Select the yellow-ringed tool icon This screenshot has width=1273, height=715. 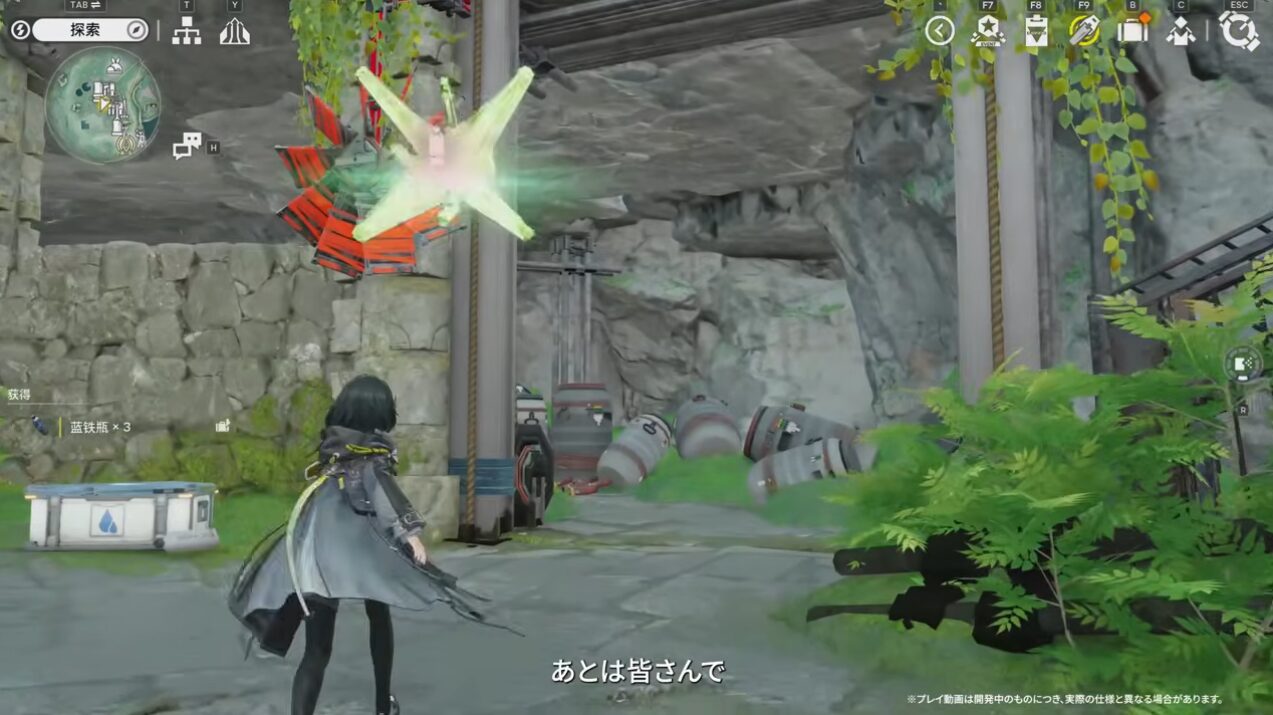1084,30
